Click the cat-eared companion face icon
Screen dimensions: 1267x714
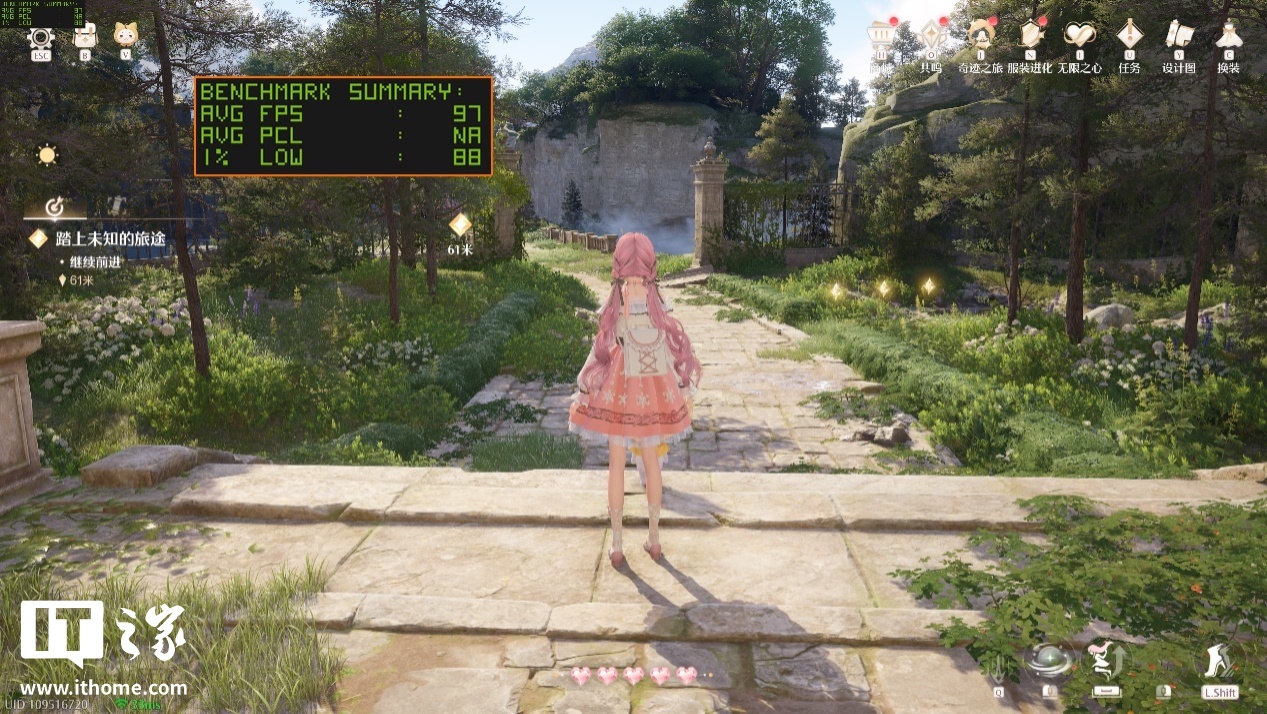(x=125, y=36)
